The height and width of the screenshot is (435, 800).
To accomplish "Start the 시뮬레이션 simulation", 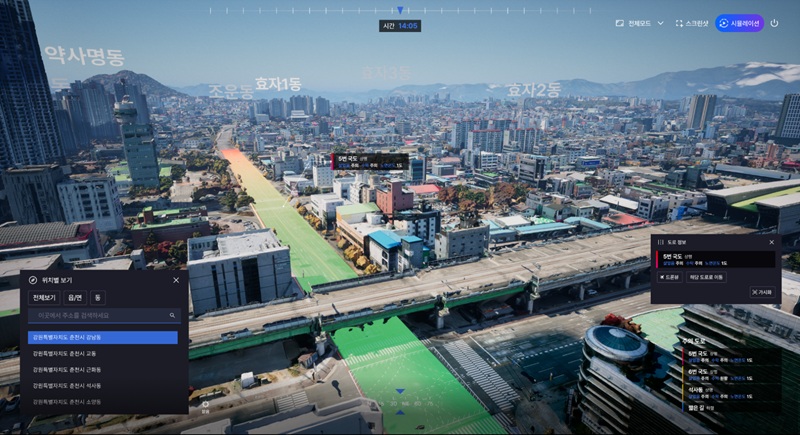I will (740, 23).
